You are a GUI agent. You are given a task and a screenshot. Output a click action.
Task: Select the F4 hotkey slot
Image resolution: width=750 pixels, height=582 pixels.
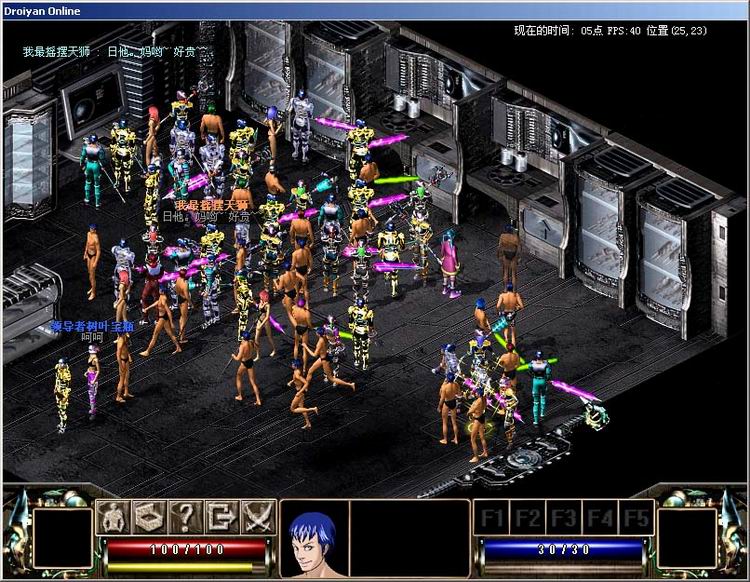(600, 518)
